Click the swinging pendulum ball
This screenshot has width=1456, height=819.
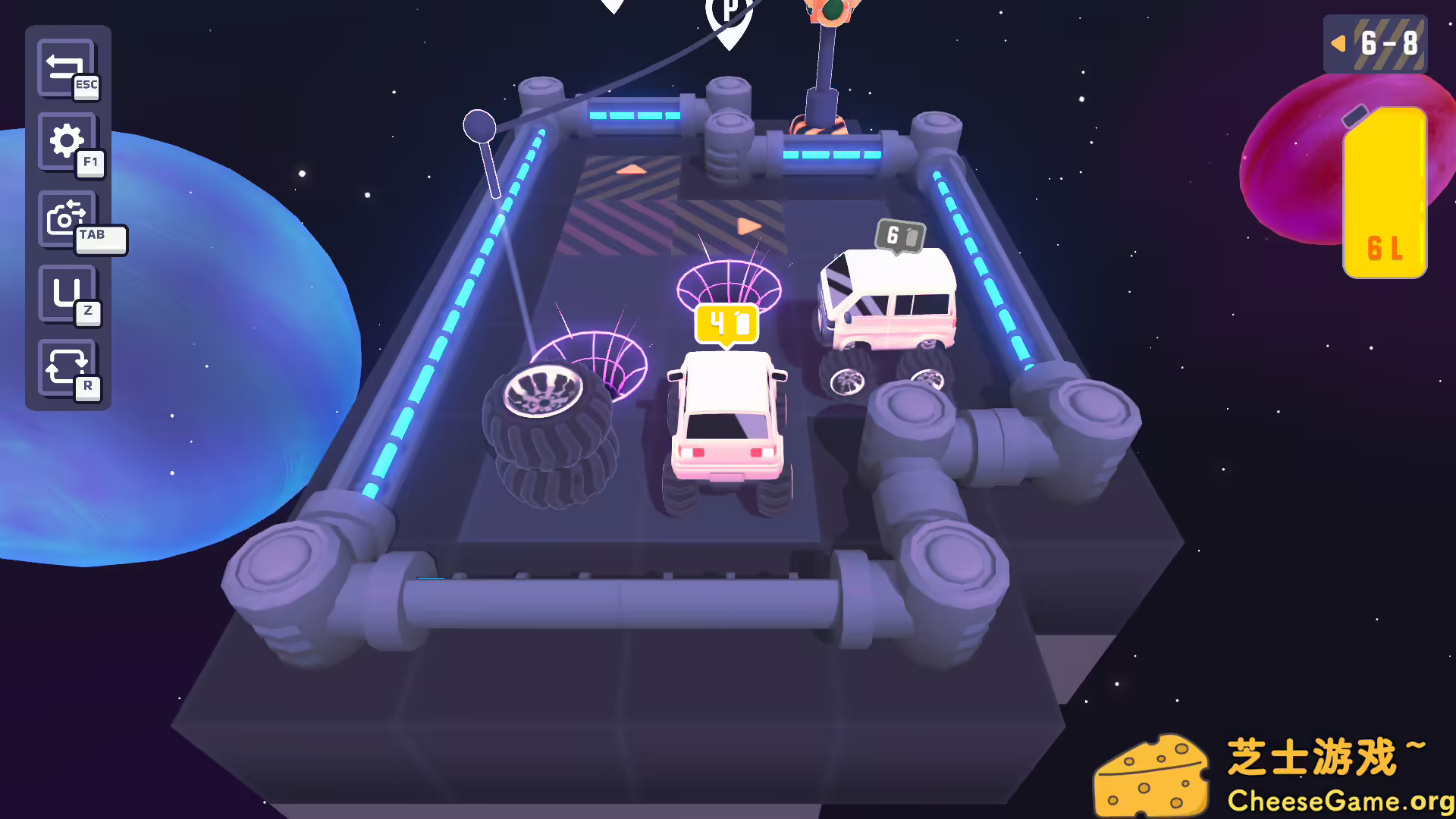[480, 127]
